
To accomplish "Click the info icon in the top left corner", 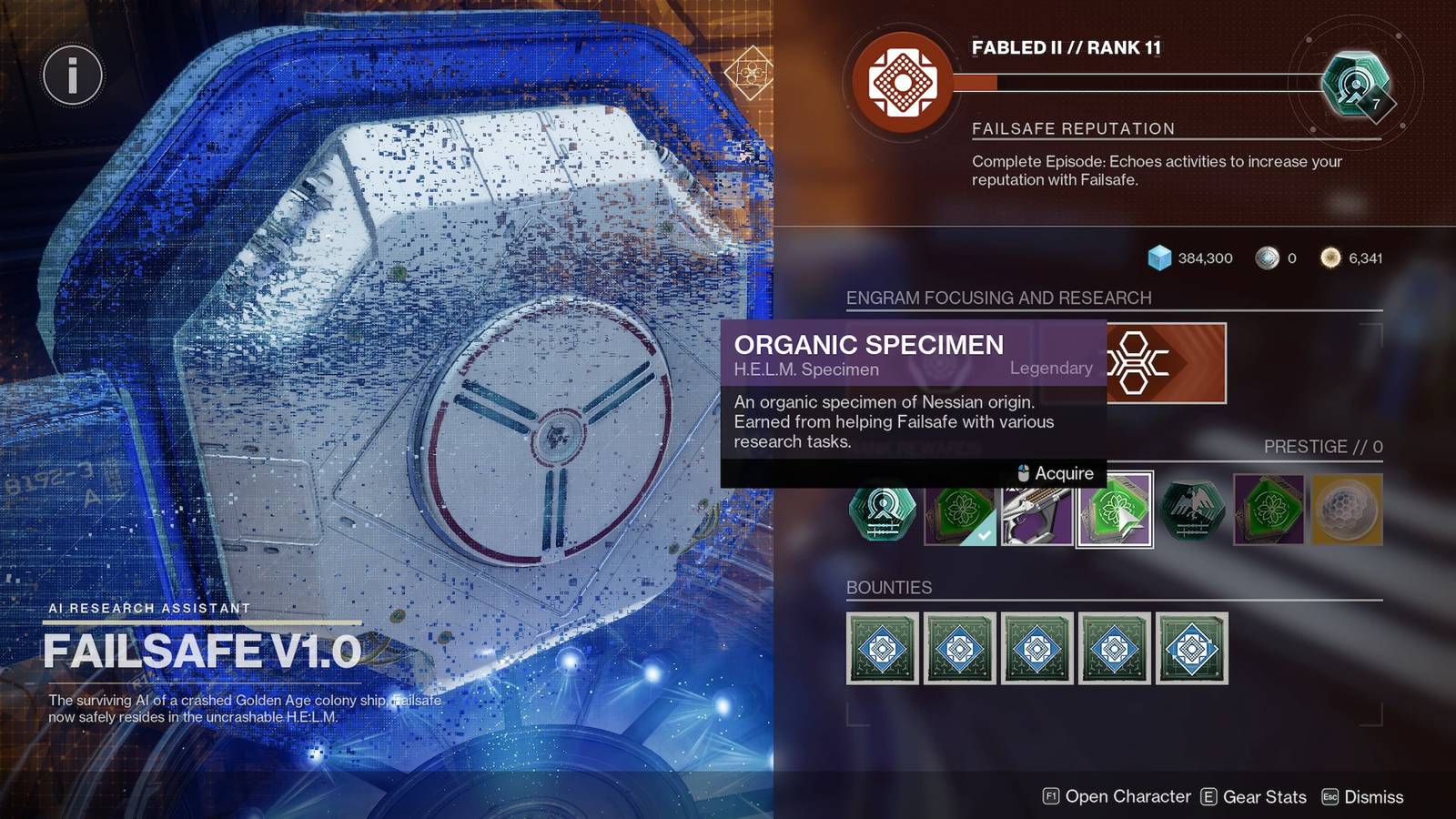I will coord(72,76).
